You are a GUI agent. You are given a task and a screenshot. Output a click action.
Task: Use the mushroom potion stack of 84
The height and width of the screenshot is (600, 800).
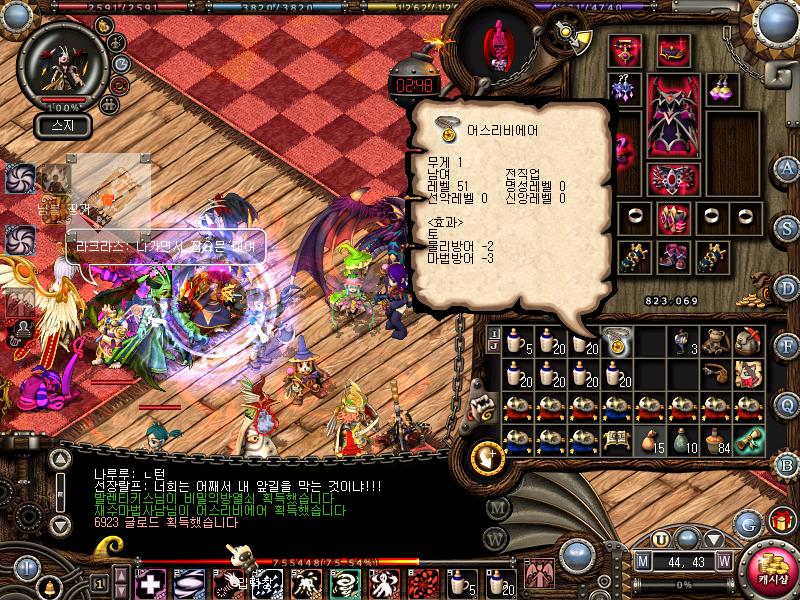coord(715,439)
